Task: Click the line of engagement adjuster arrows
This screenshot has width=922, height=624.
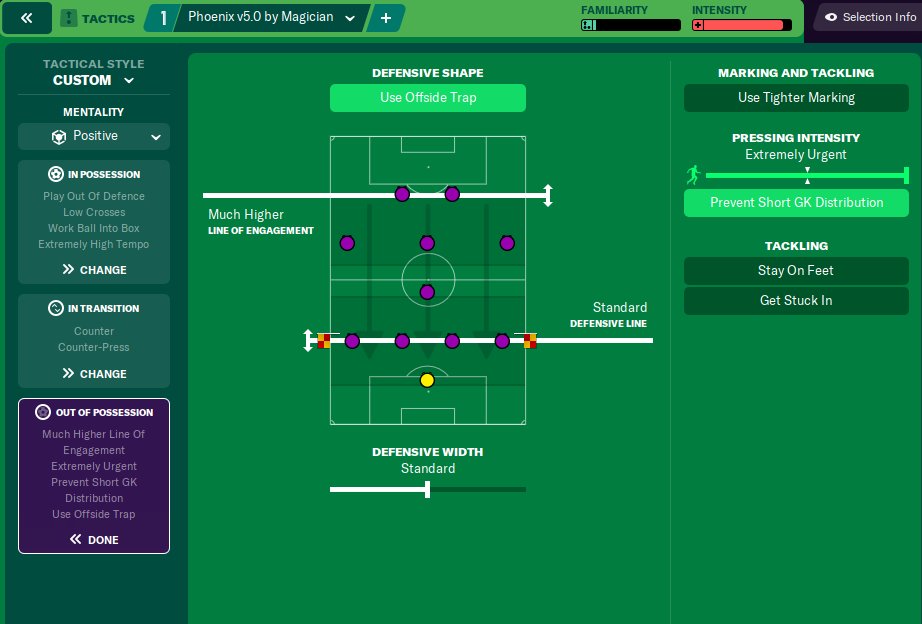Action: (x=547, y=195)
